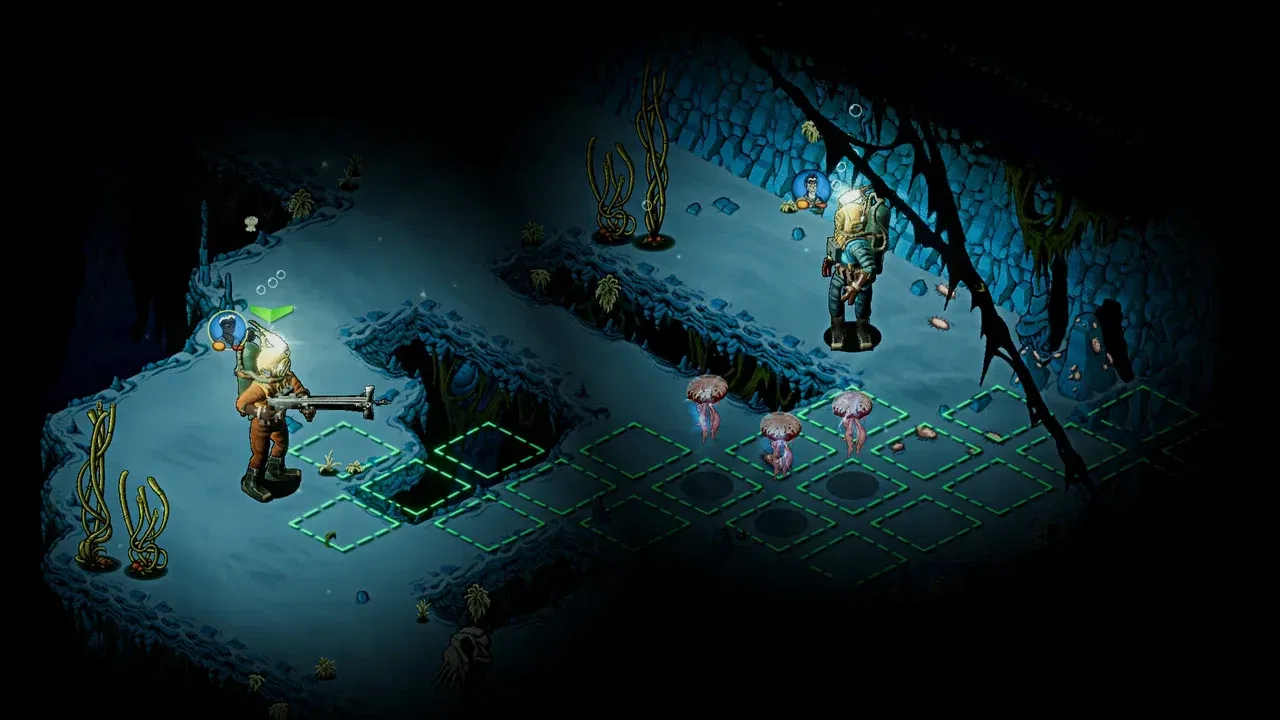Click the blue gem lying on the slope

coord(797,233)
